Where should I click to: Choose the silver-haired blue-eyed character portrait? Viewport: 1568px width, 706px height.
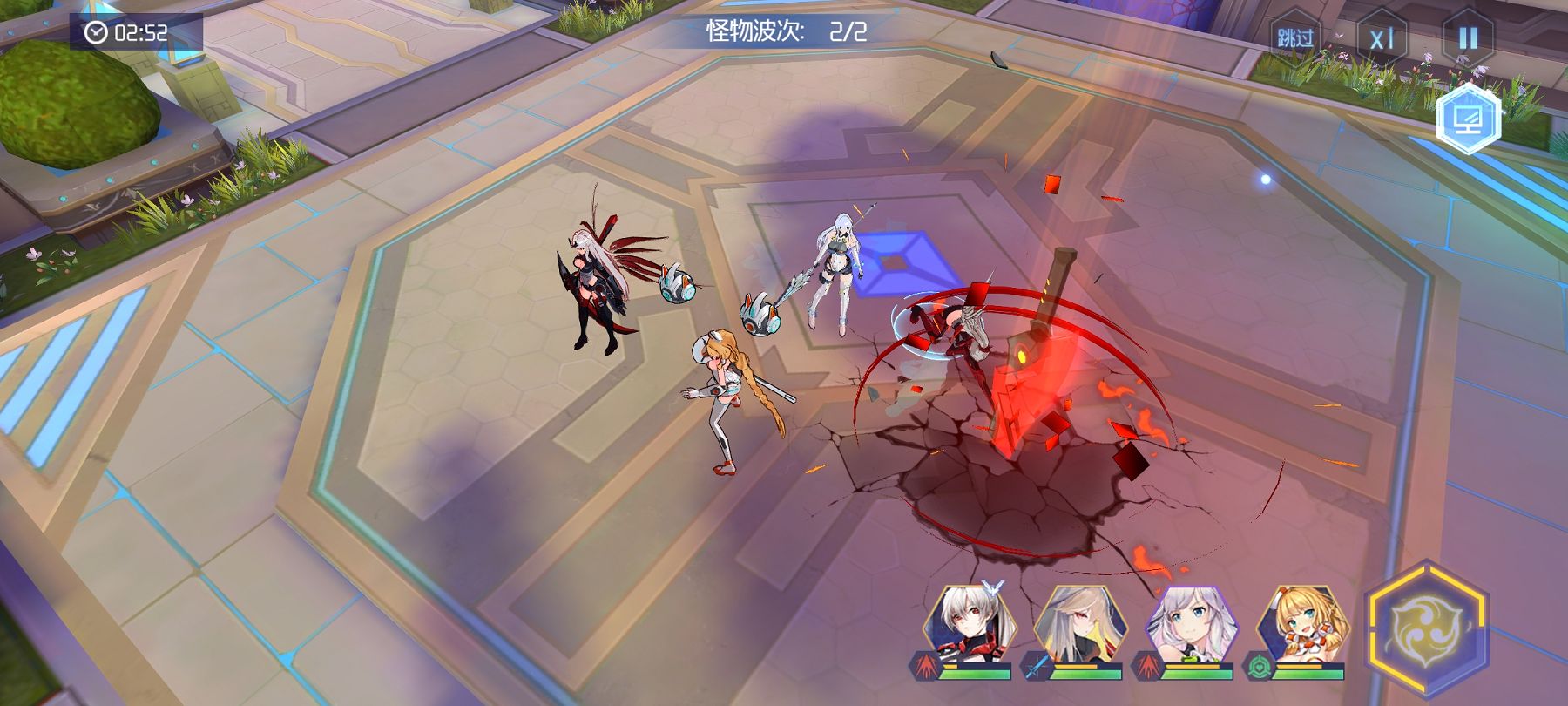[x=1188, y=626]
